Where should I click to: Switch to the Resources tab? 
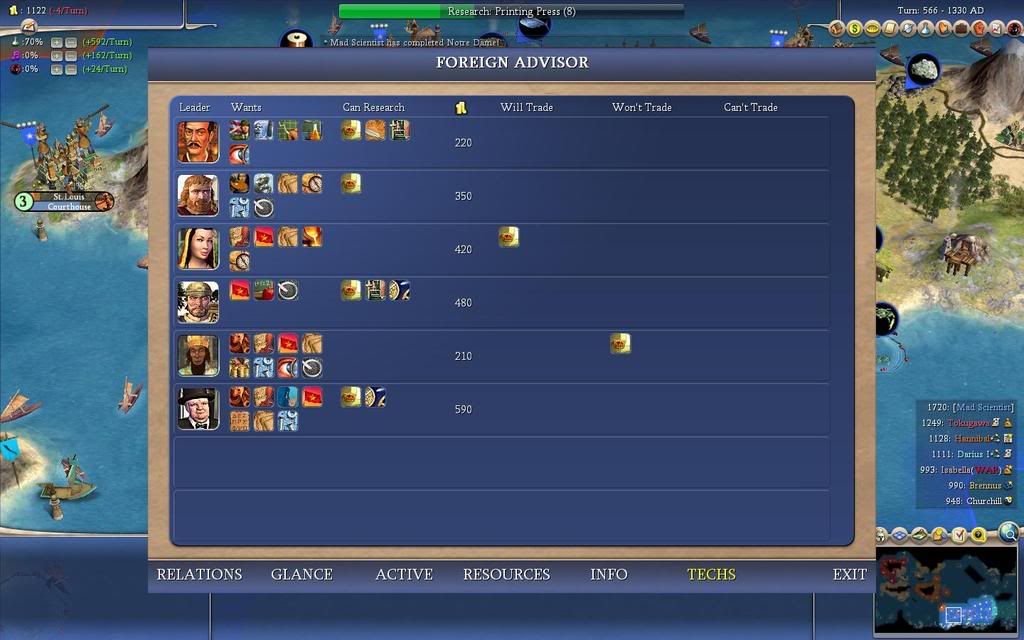[x=506, y=574]
